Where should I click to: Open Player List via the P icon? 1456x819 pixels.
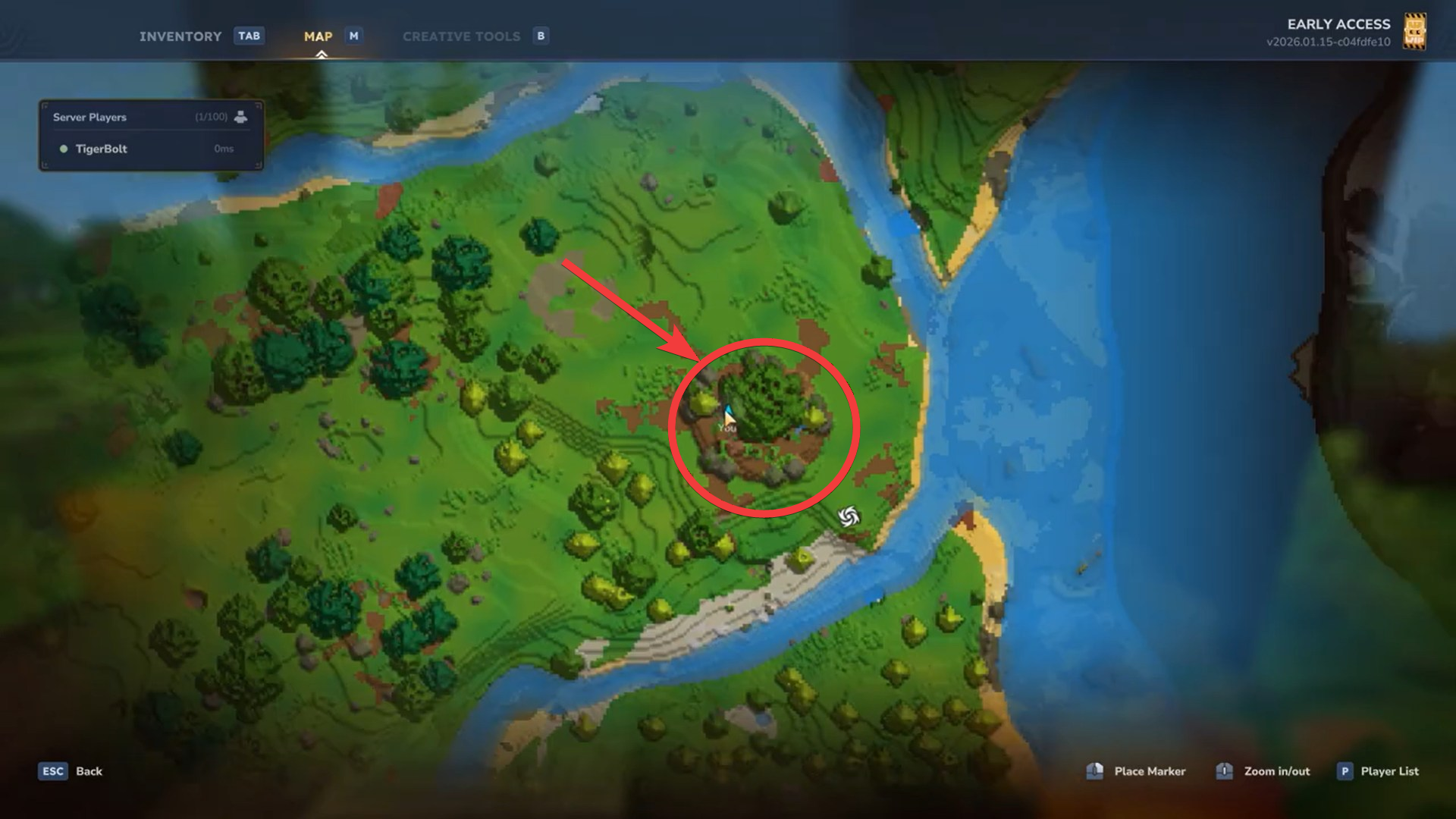click(x=1345, y=771)
